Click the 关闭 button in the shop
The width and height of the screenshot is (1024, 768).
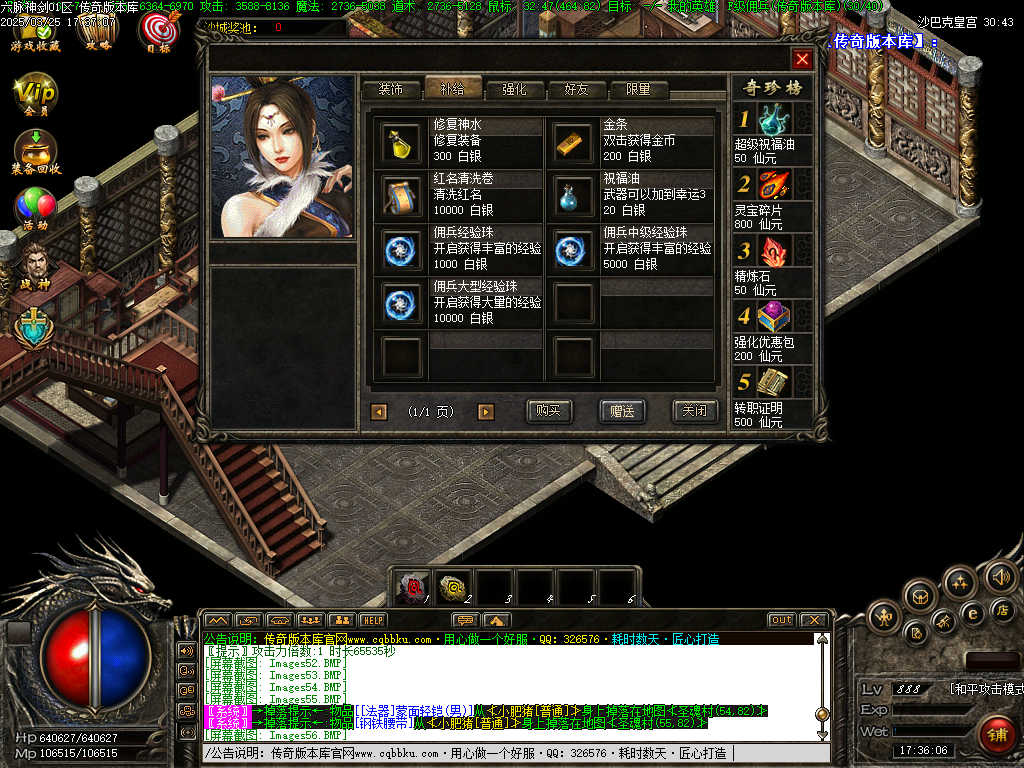pyautogui.click(x=695, y=411)
